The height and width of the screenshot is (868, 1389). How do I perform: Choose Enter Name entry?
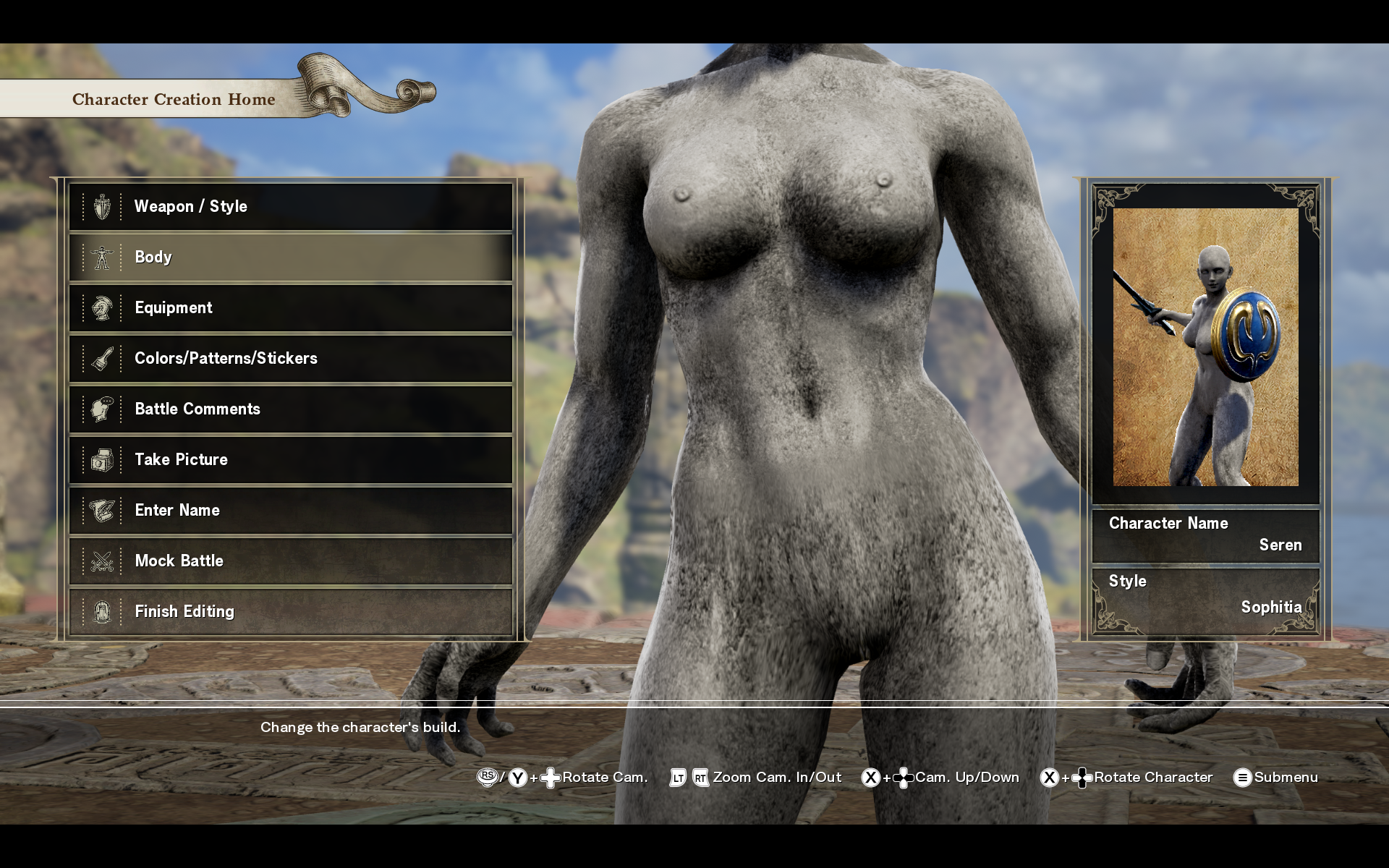point(290,511)
